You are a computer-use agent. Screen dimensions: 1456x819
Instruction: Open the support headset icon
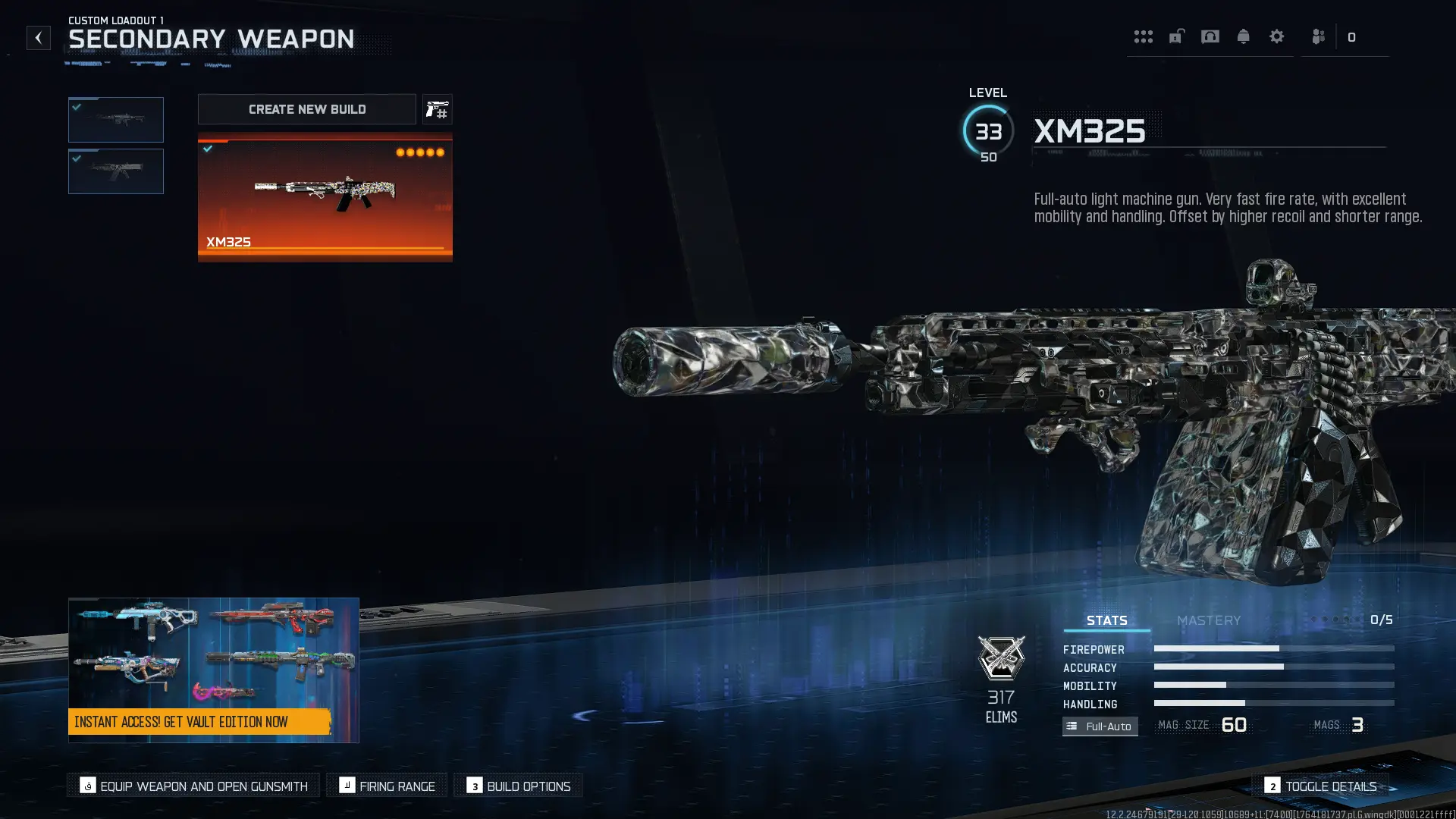point(1210,36)
